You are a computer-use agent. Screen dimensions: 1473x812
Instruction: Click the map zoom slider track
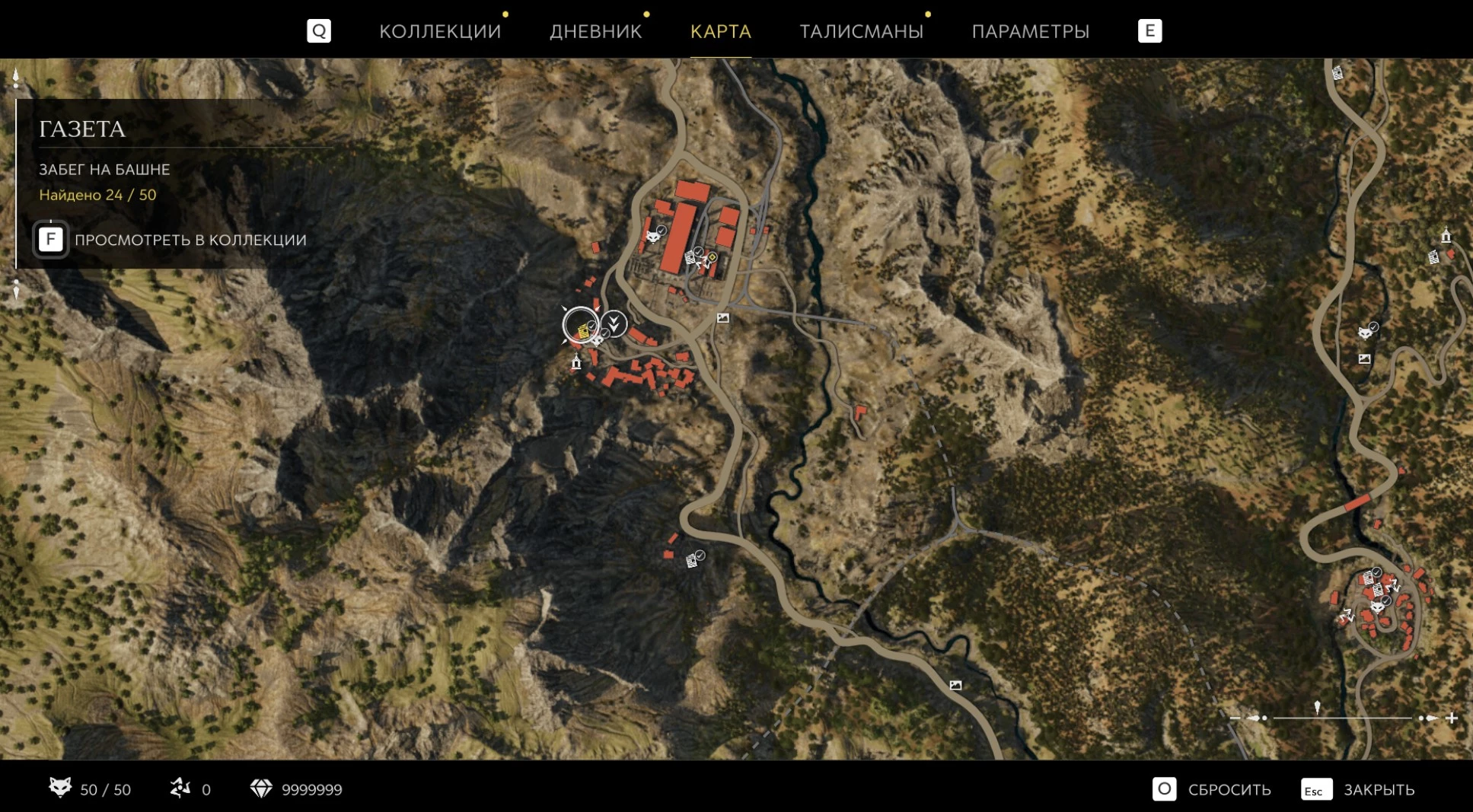[x=1343, y=718]
